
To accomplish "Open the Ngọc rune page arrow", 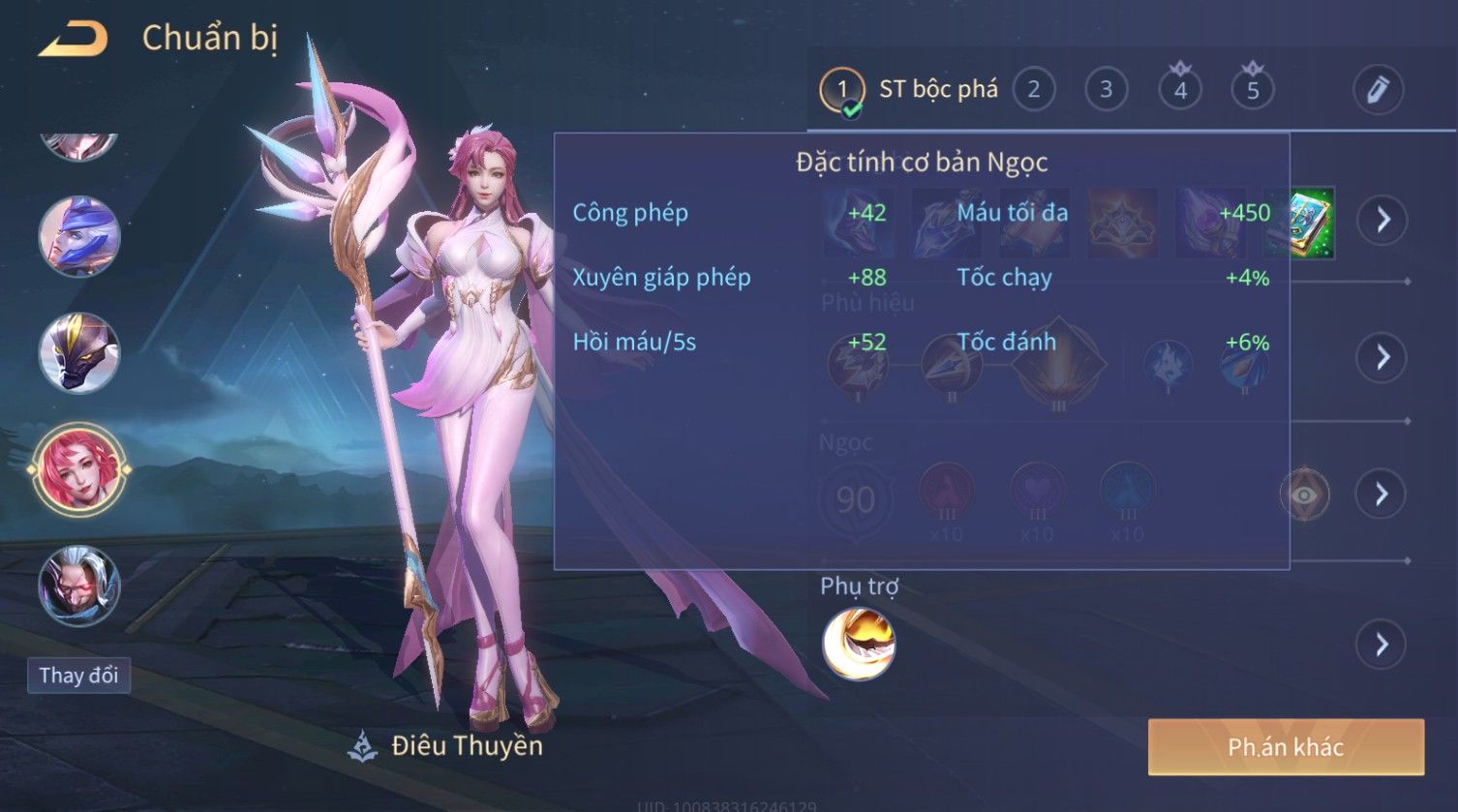I will click(1382, 495).
